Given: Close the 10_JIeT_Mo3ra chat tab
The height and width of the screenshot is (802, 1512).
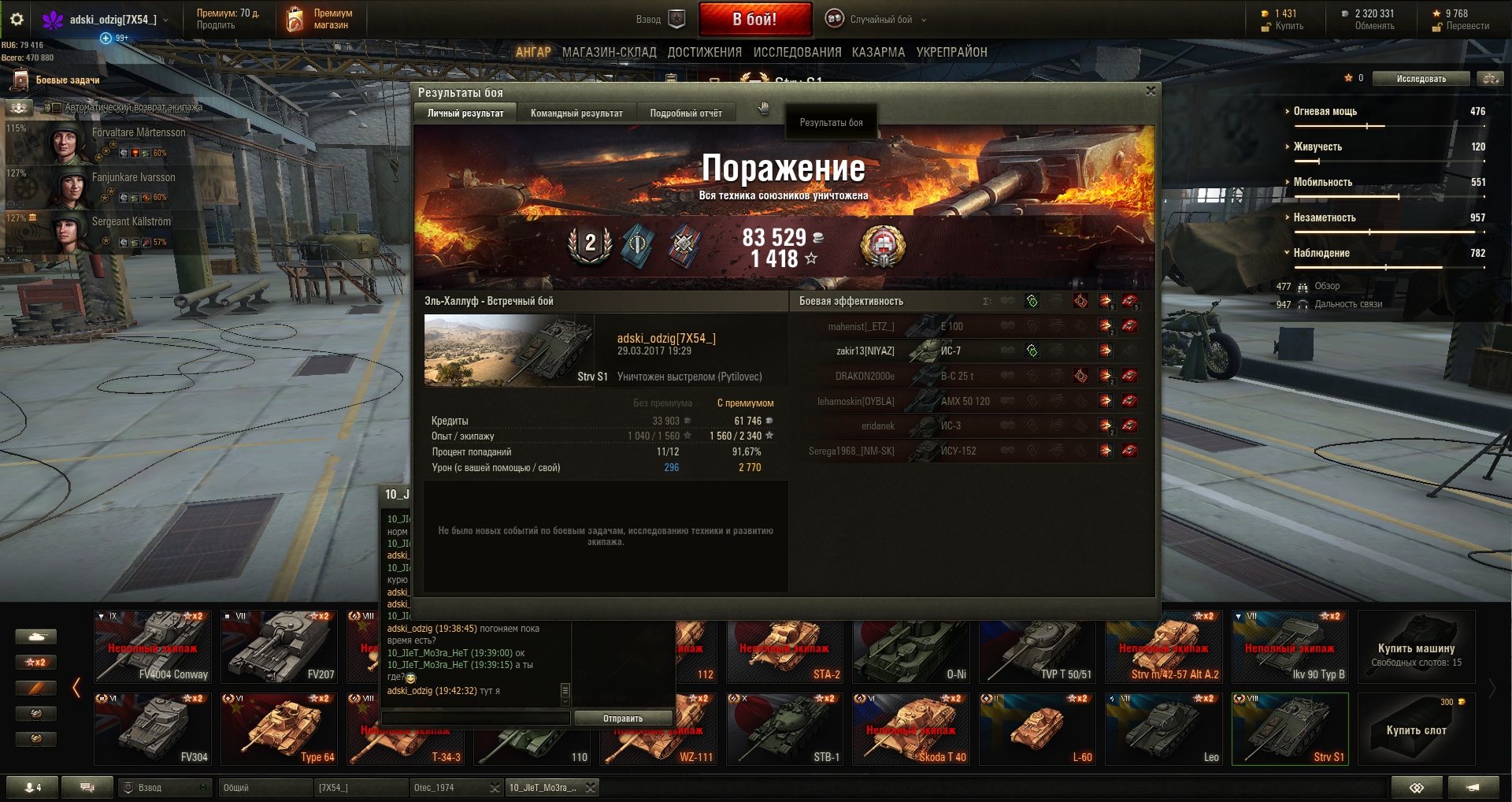Looking at the screenshot, I should pyautogui.click(x=590, y=788).
